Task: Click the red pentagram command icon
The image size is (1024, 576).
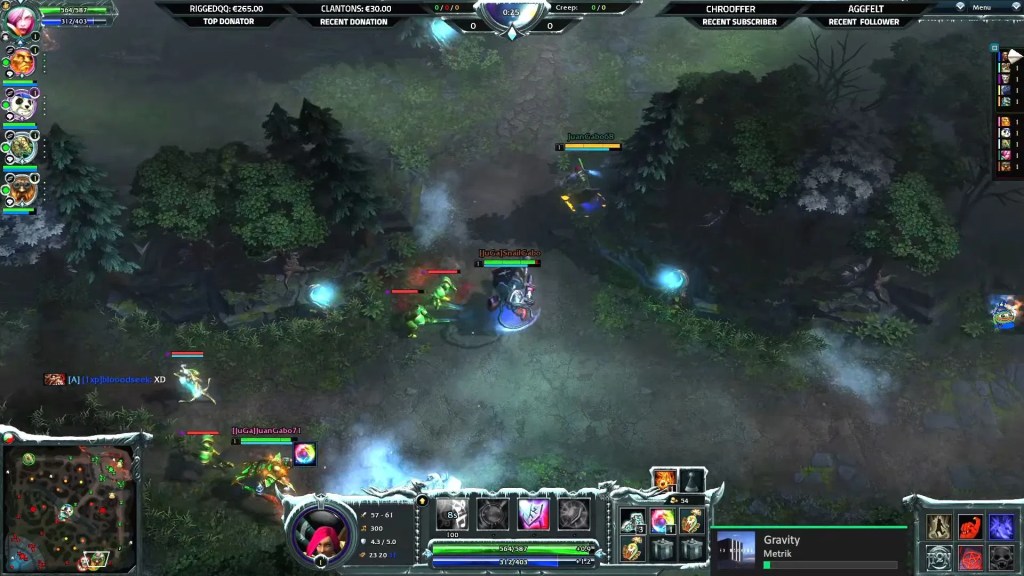Action: [x=970, y=557]
